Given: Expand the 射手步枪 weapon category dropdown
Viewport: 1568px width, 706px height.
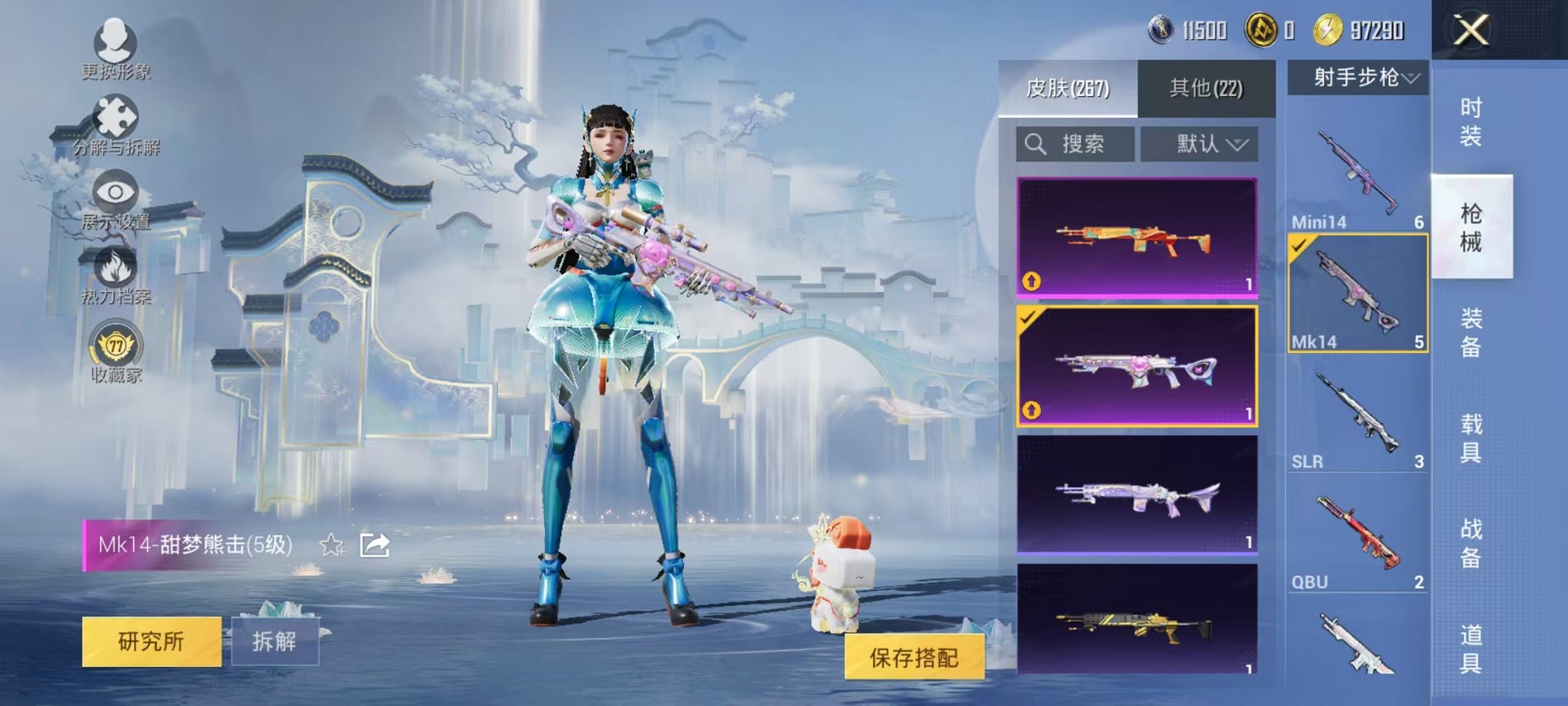Looking at the screenshot, I should pos(1360,75).
